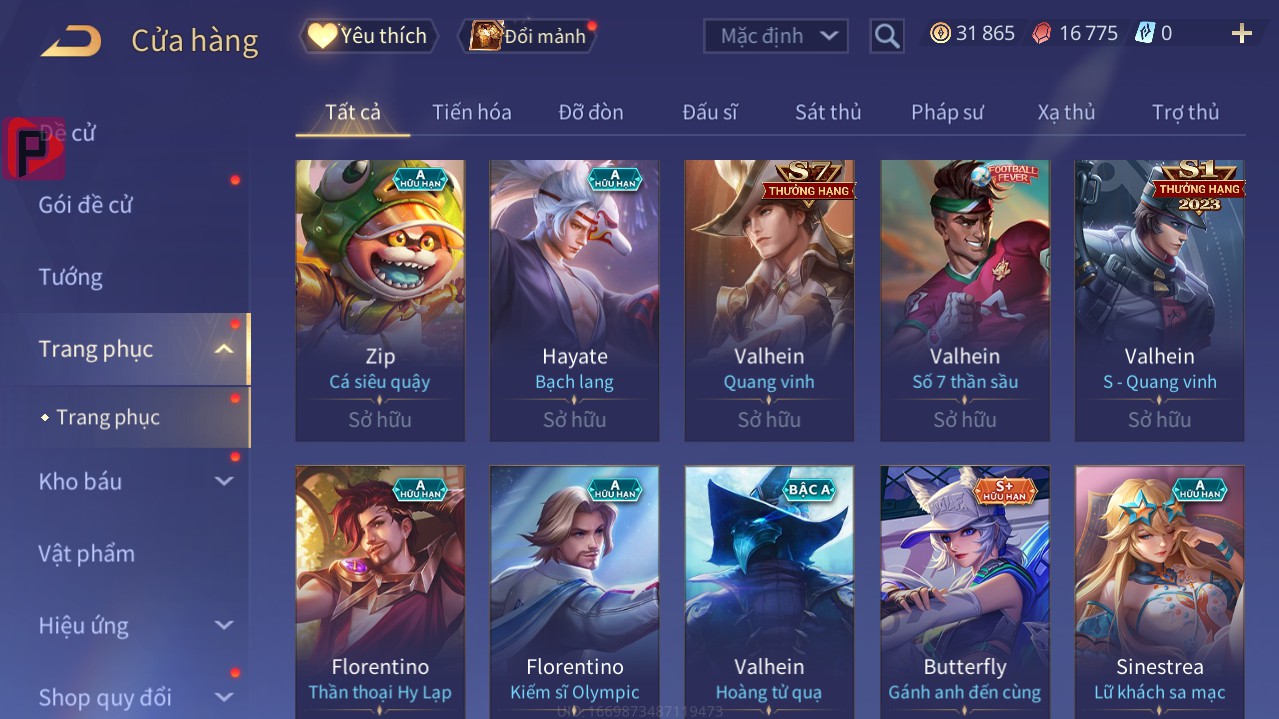Filter by Pháp sư tab
Viewport: 1279px width, 719px height.
[x=947, y=112]
